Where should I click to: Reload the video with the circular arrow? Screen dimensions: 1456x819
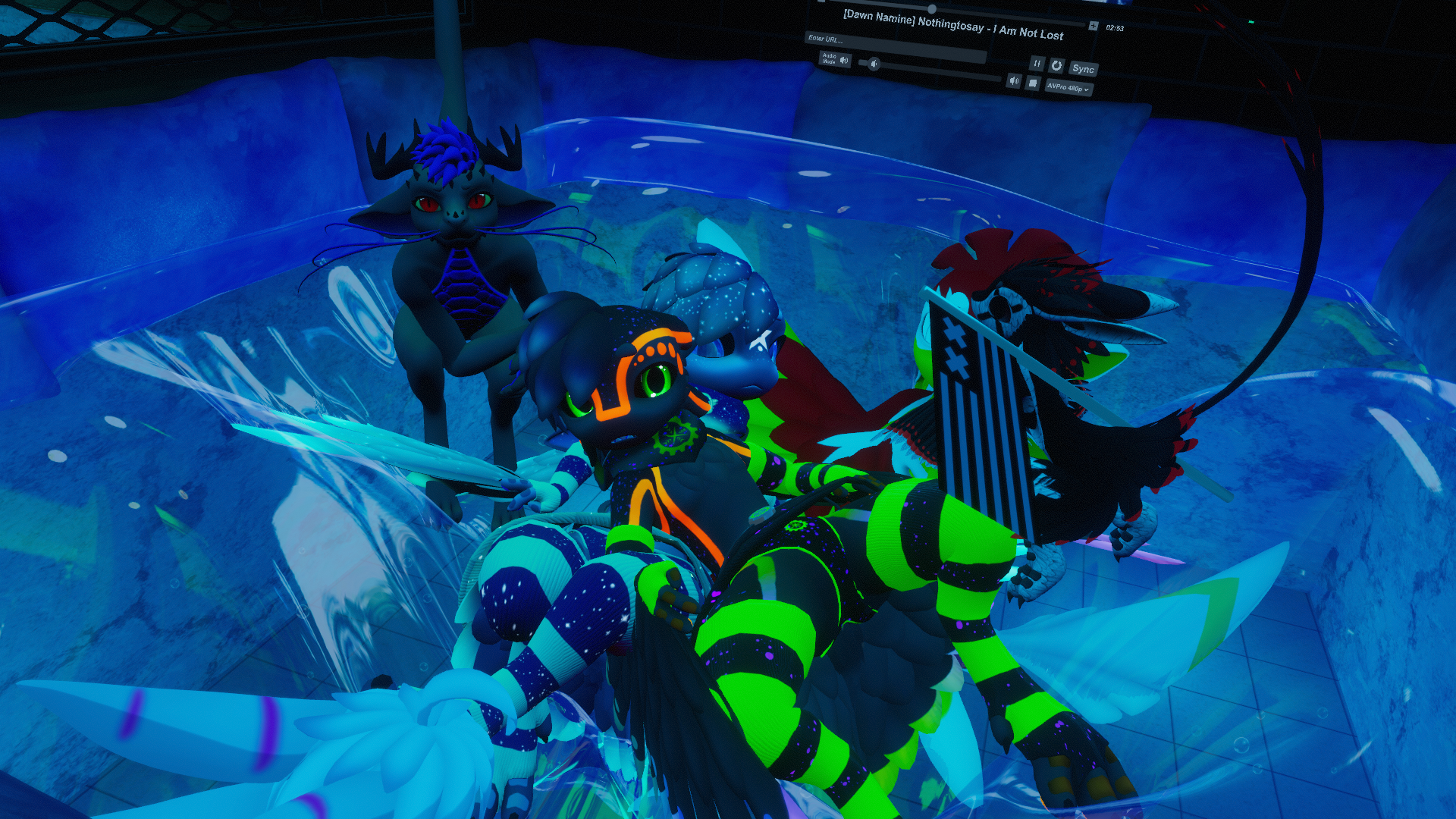1056,66
